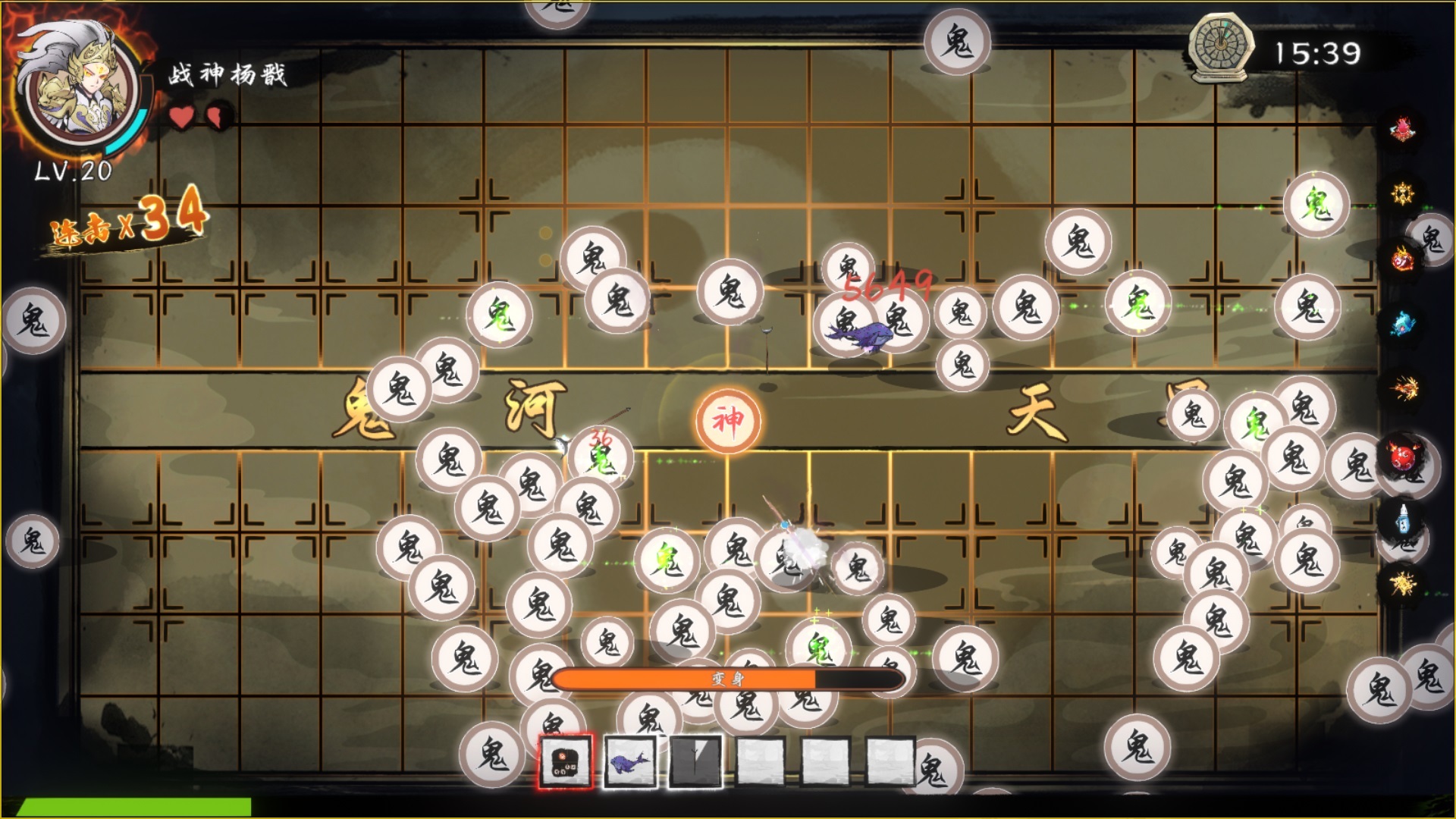This screenshot has width=1456, height=819.
Task: Click the second heart icon
Action: pyautogui.click(x=215, y=118)
